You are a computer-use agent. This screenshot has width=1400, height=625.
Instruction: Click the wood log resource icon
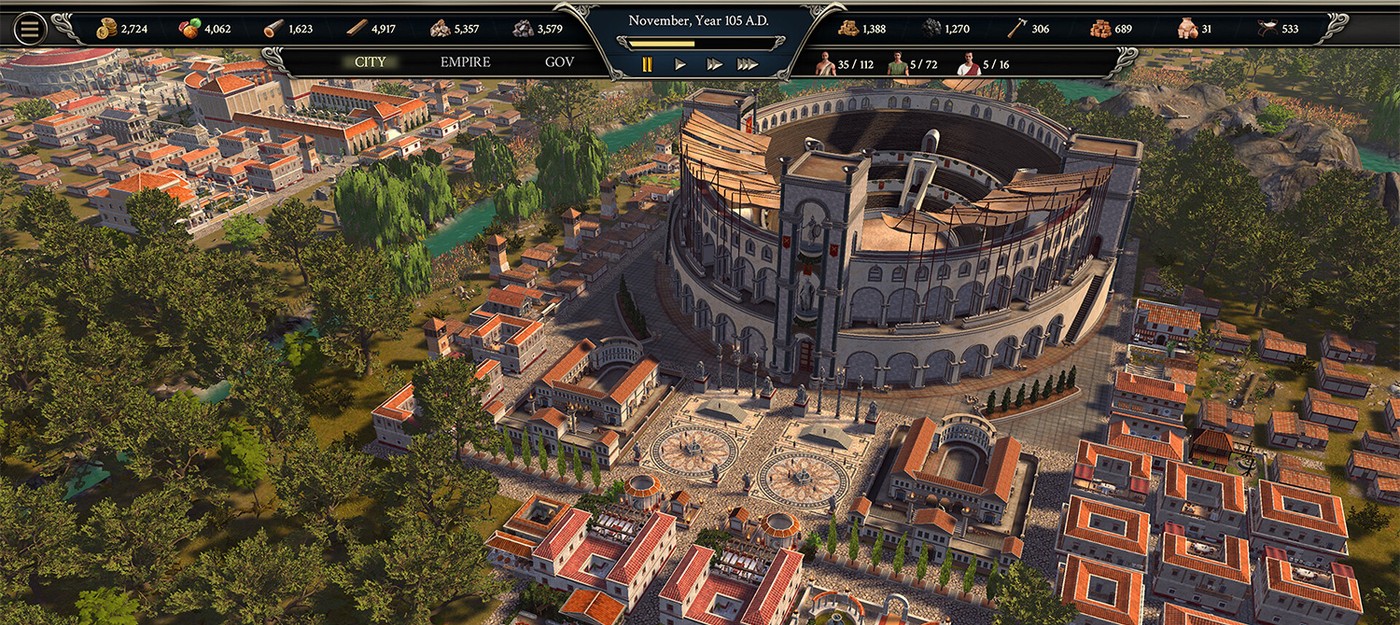pyautogui.click(x=273, y=29)
